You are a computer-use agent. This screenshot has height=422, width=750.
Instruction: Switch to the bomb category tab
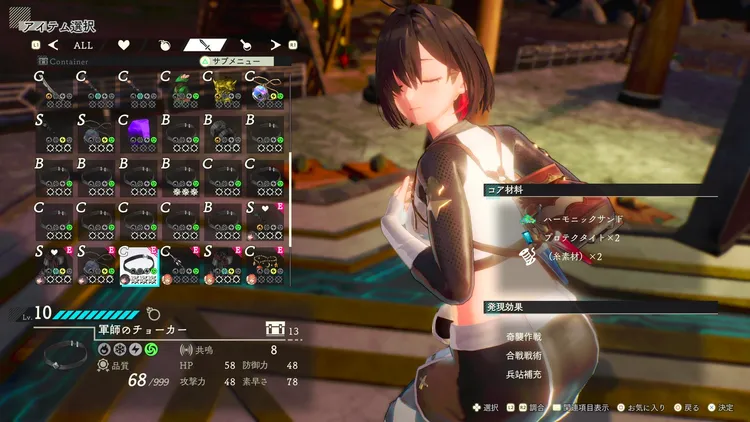point(165,45)
